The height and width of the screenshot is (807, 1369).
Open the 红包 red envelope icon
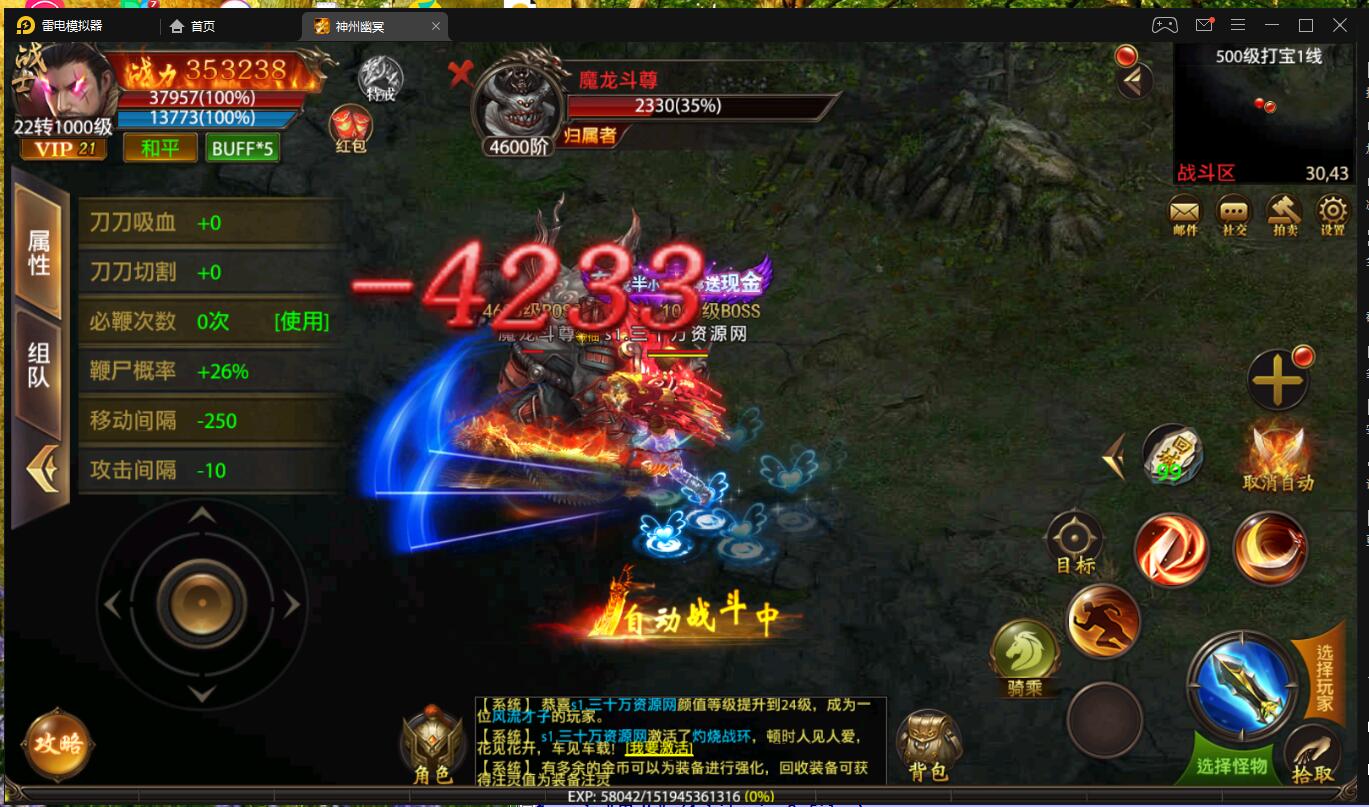click(352, 128)
